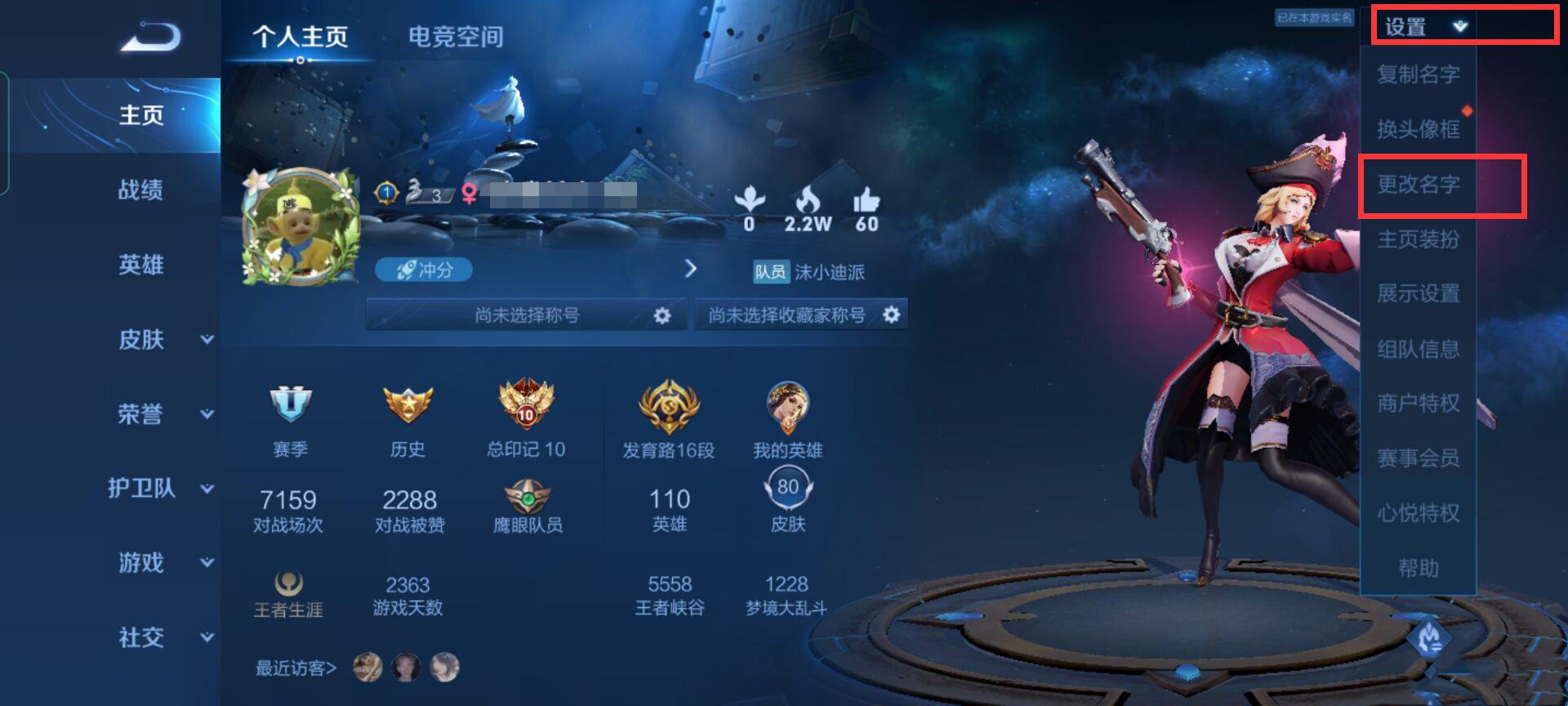1568x706 pixels.
Task: Open 主页装扮 from the menu
Action: [1419, 239]
